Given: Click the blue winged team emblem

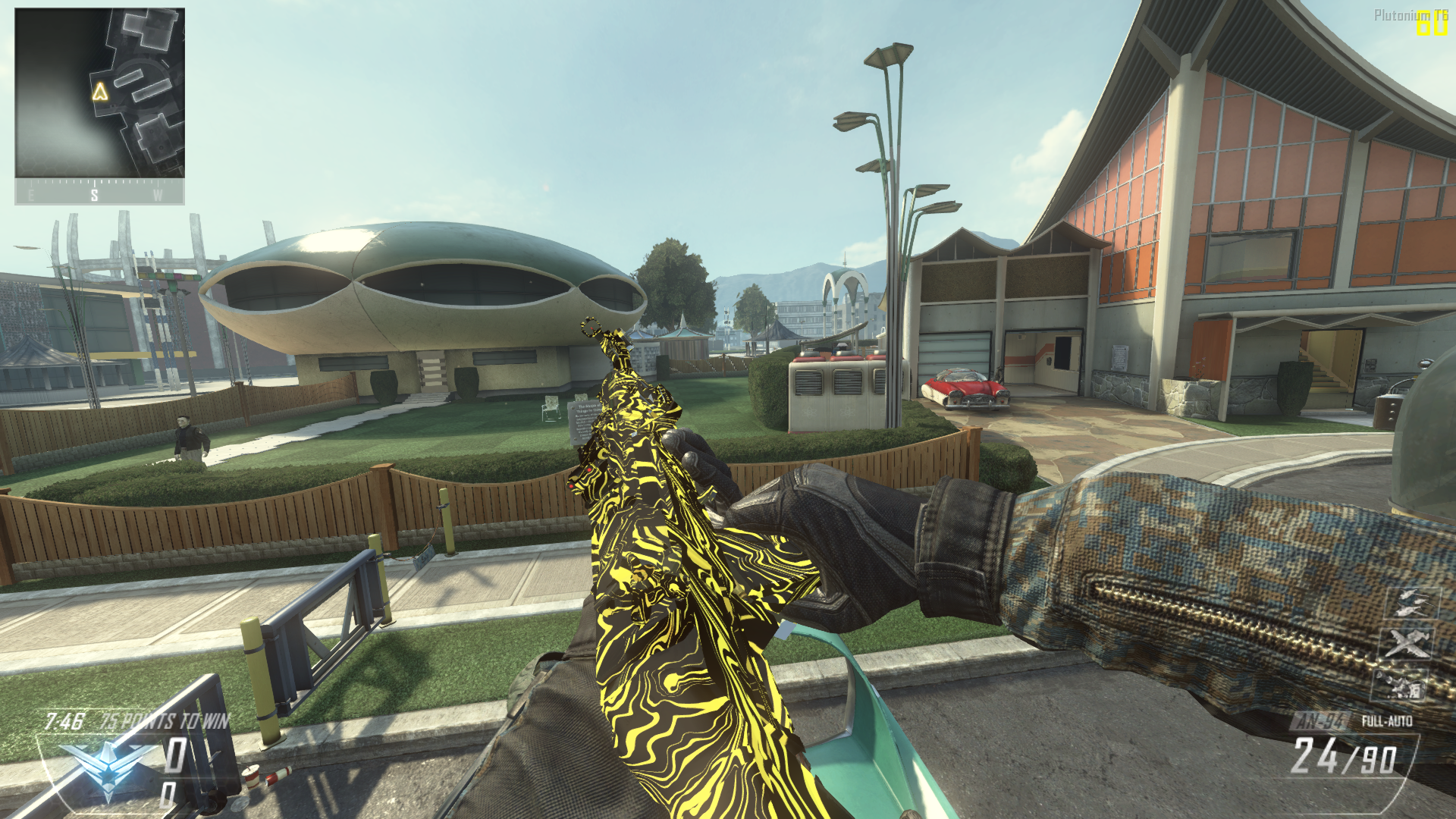Looking at the screenshot, I should coord(108,766).
